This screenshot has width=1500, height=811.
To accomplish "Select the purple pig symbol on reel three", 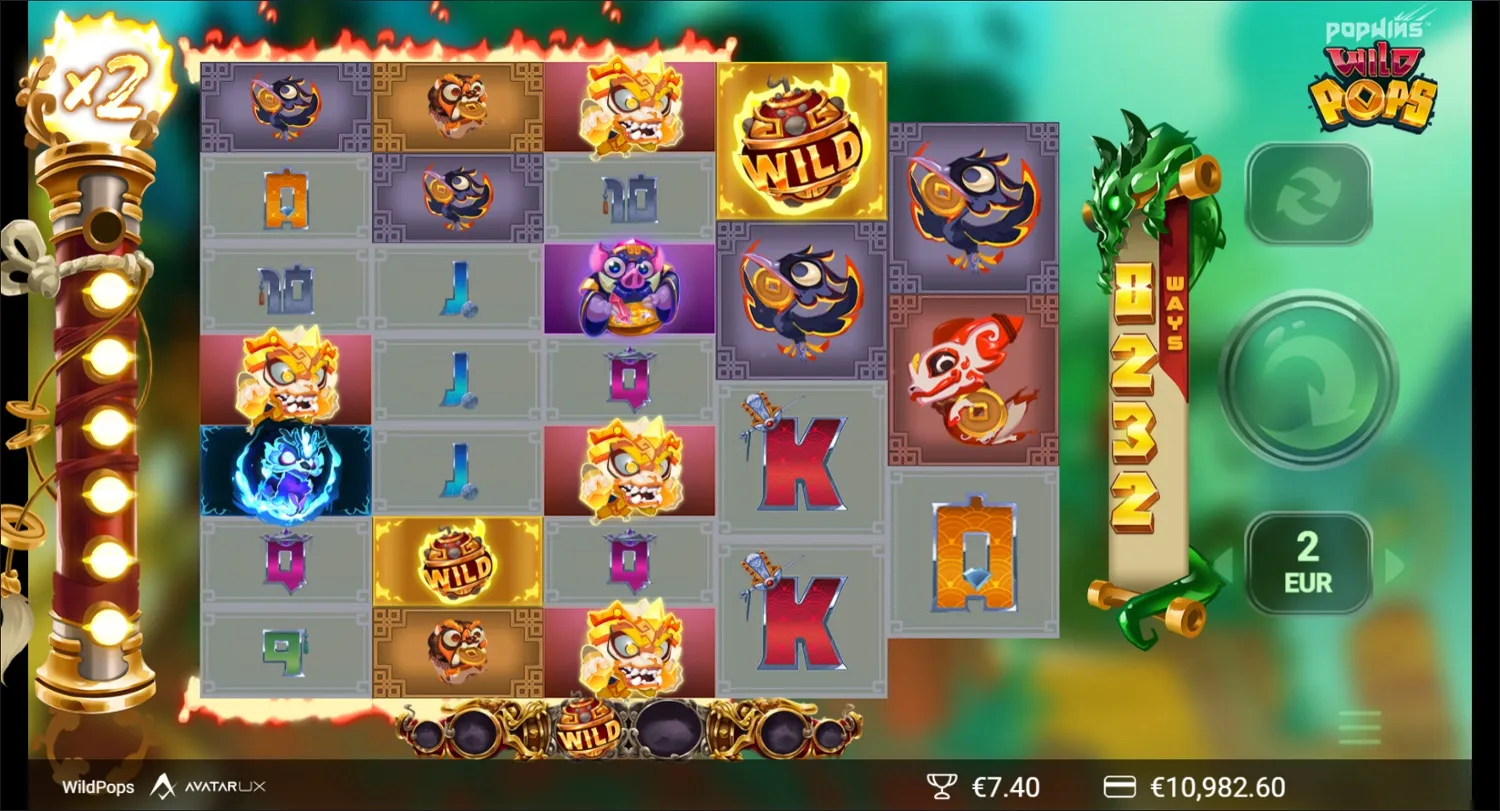I will pyautogui.click(x=630, y=289).
